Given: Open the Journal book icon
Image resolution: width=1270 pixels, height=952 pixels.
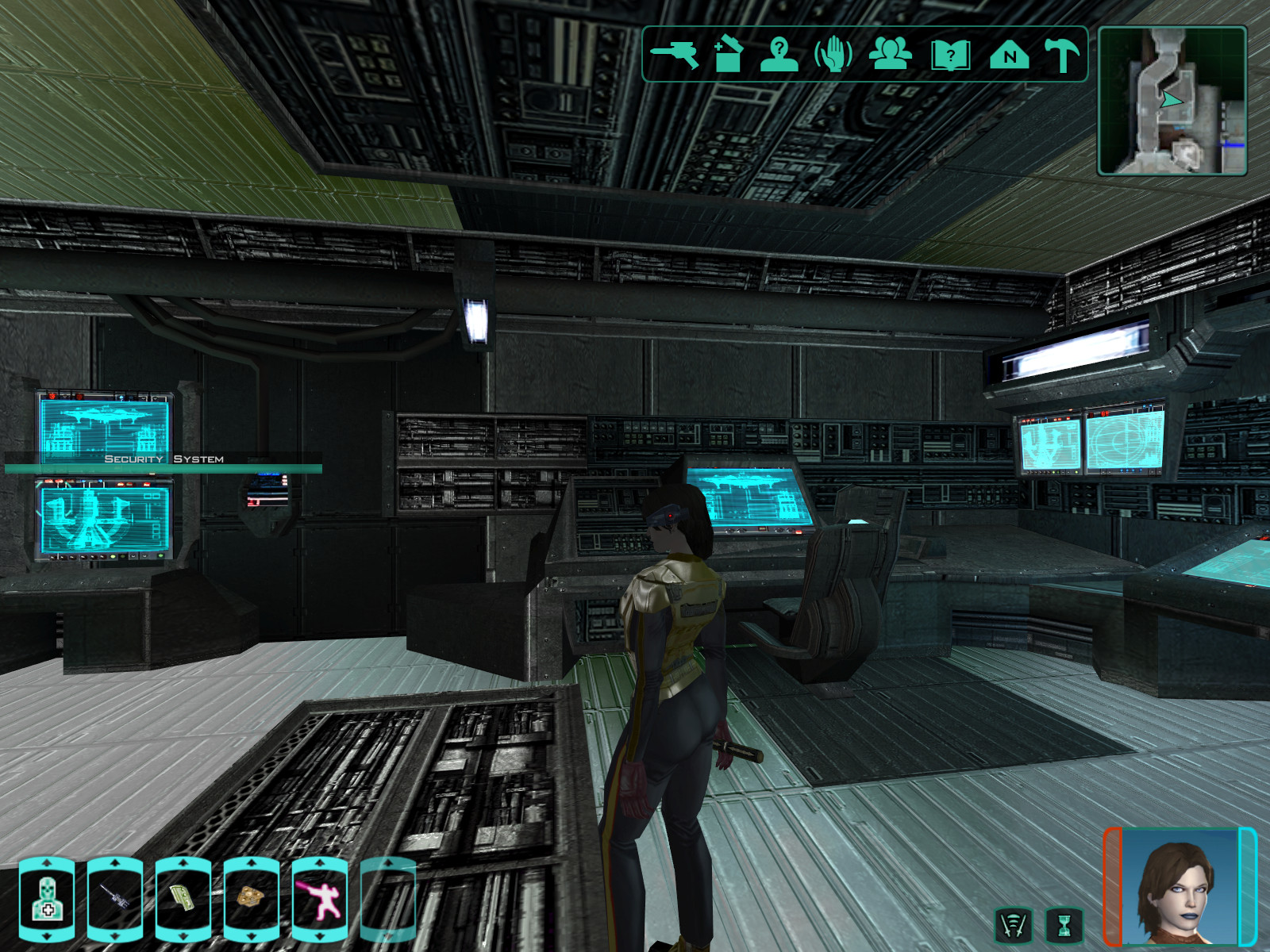Looking at the screenshot, I should click(950, 56).
